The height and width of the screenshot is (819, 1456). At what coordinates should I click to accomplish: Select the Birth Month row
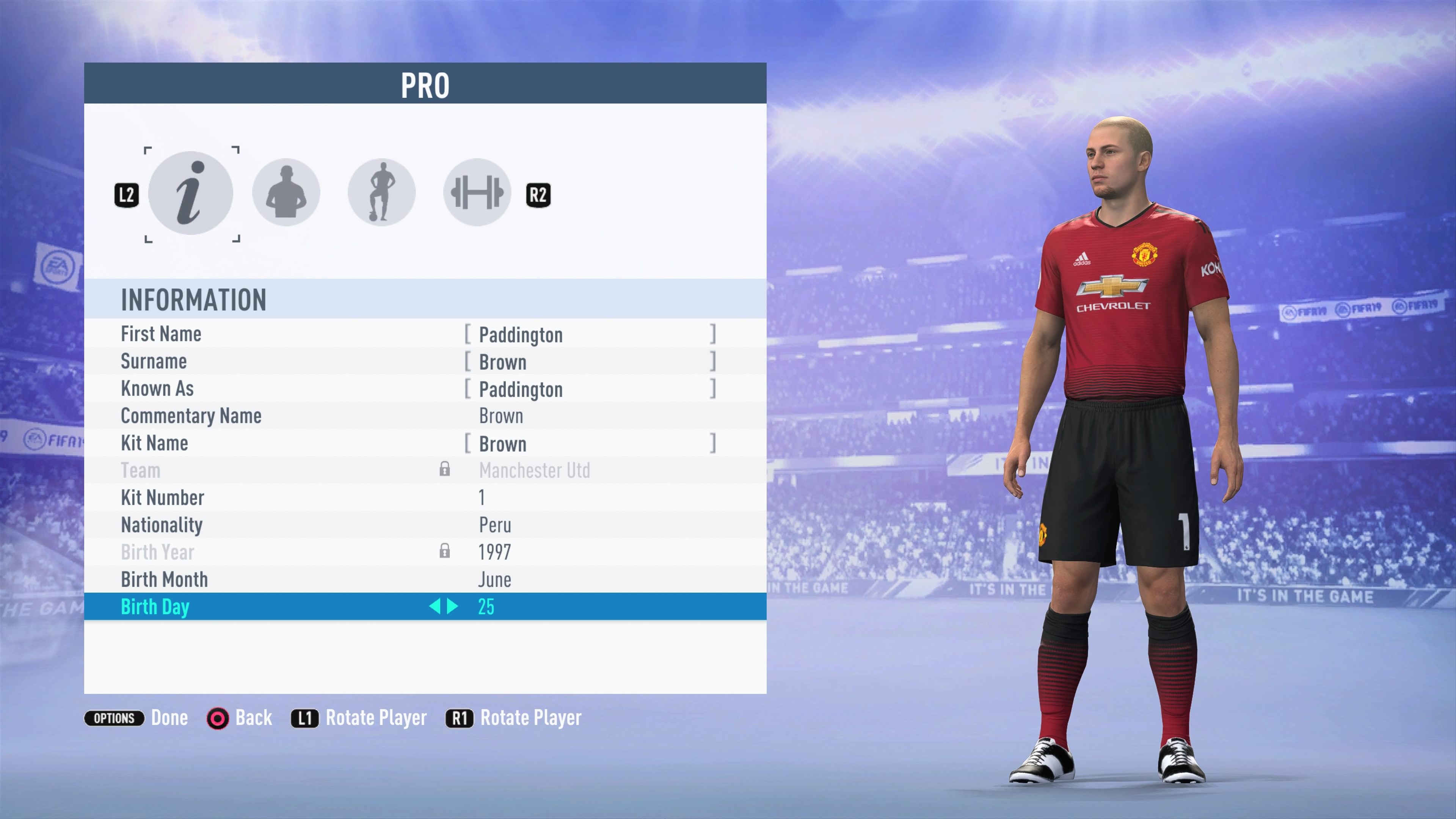(425, 580)
